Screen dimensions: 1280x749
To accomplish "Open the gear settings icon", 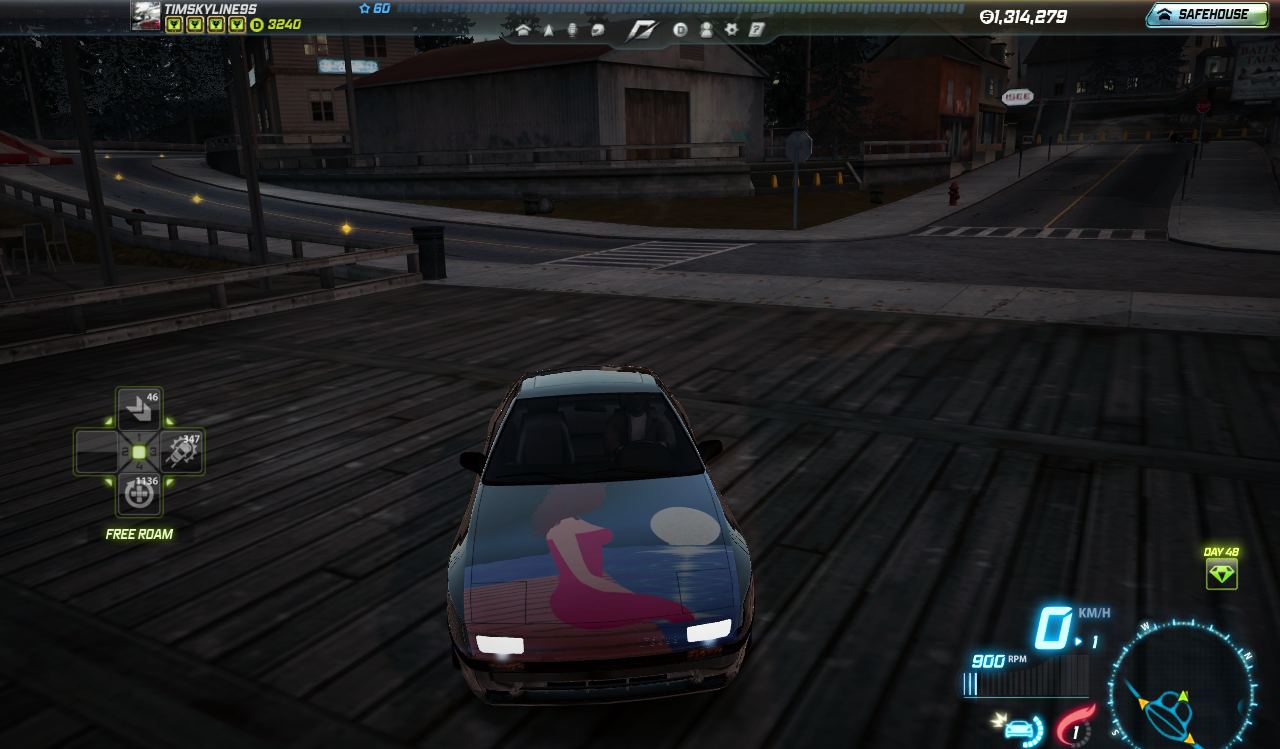I will point(731,30).
